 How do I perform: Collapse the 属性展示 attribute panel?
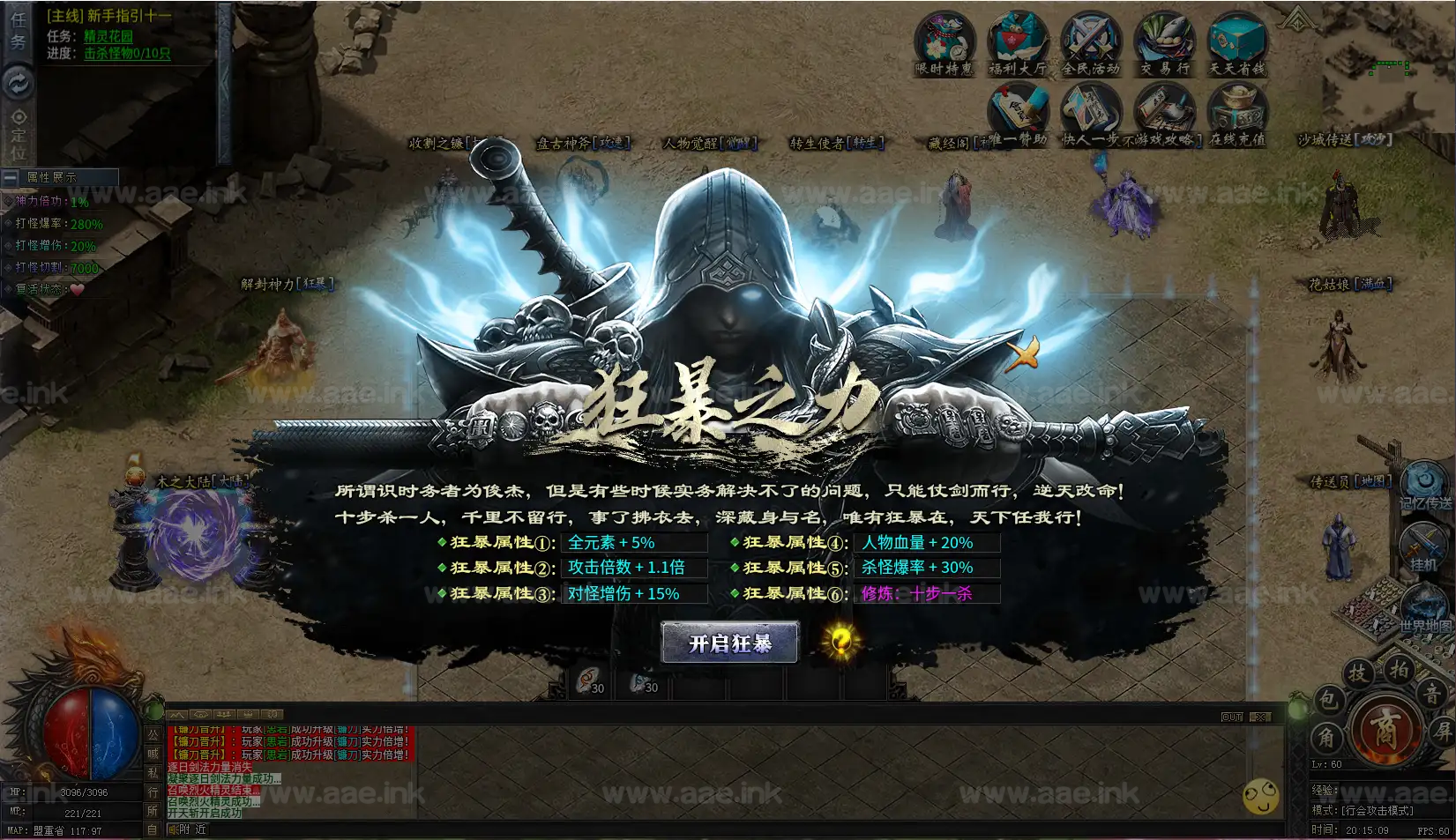point(11,177)
